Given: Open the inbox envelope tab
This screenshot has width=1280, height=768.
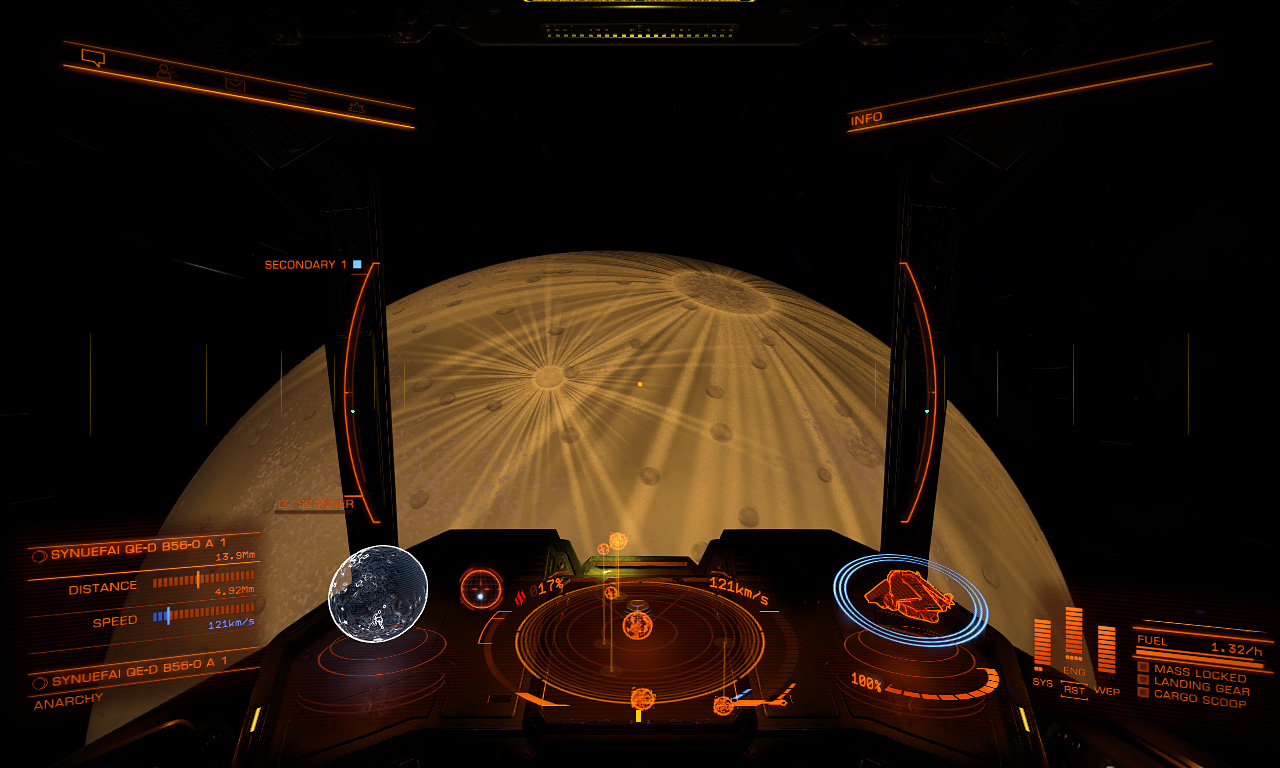Looking at the screenshot, I should [234, 84].
